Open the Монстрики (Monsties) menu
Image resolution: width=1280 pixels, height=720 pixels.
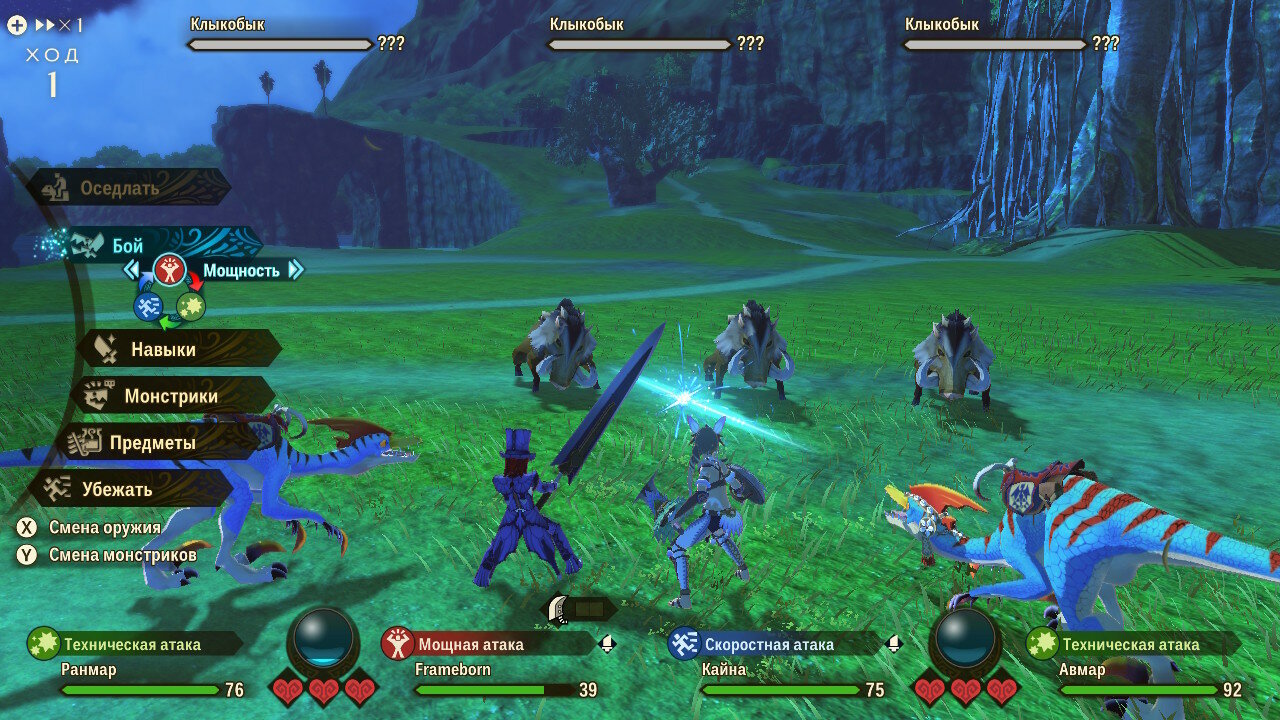tap(170, 396)
